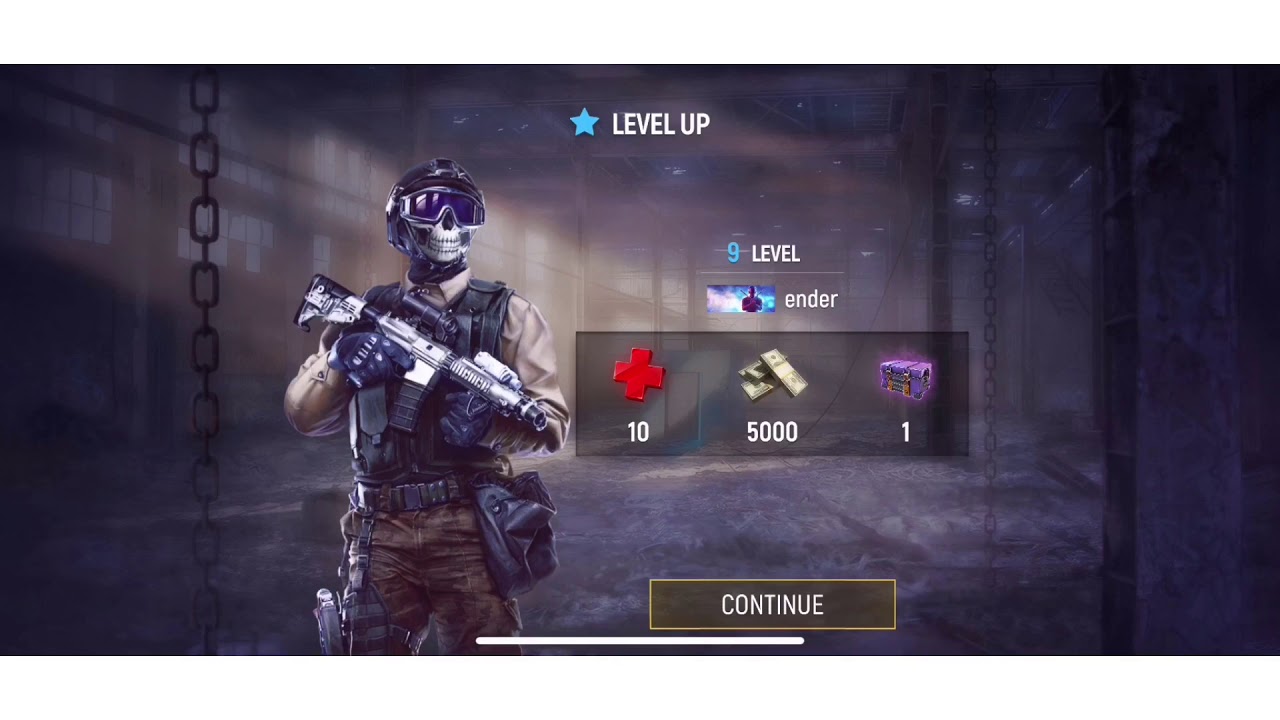Select the purple loot crate reward
This screenshot has width=1280, height=720.
click(x=906, y=379)
